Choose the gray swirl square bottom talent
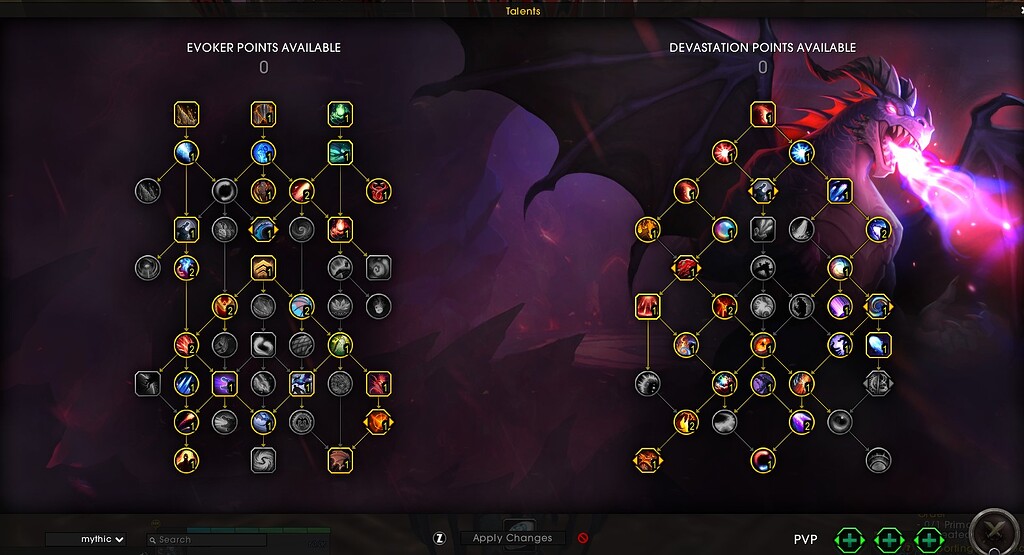This screenshot has height=555, width=1024. pos(263,460)
